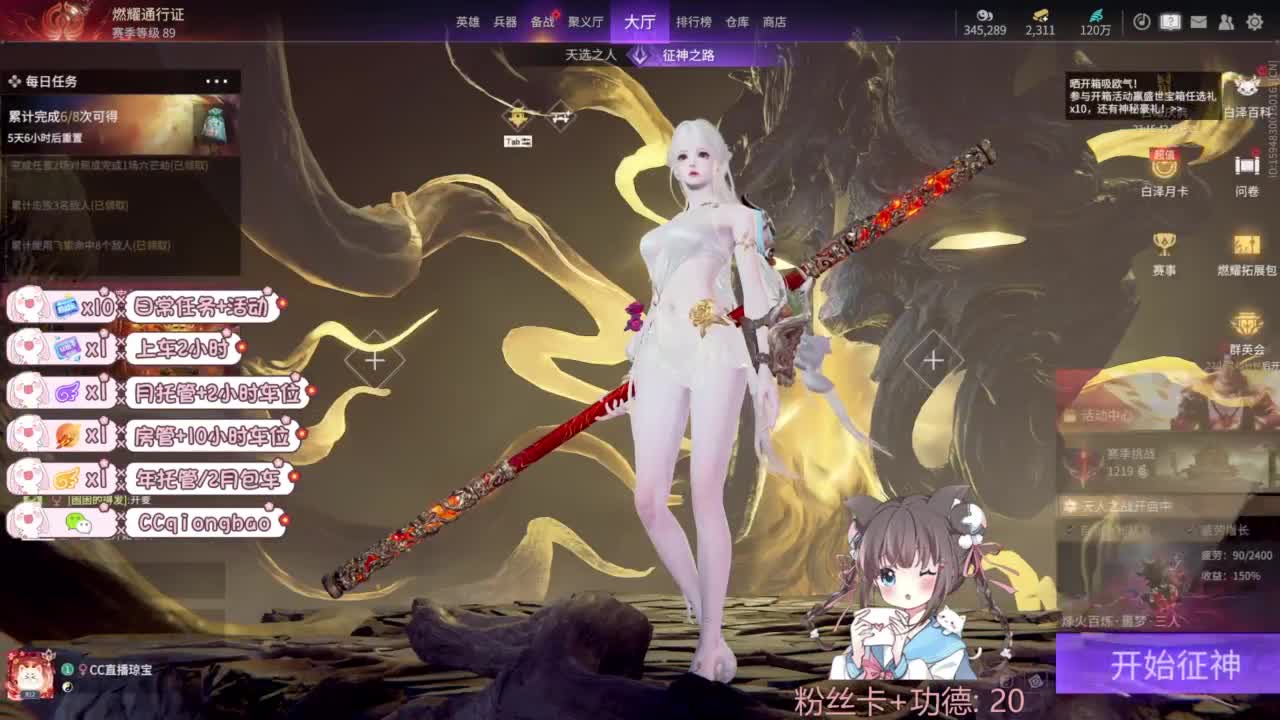The image size is (1280, 720).
Task: Click the 白泽月卡 monthly card
Action: click(1162, 169)
